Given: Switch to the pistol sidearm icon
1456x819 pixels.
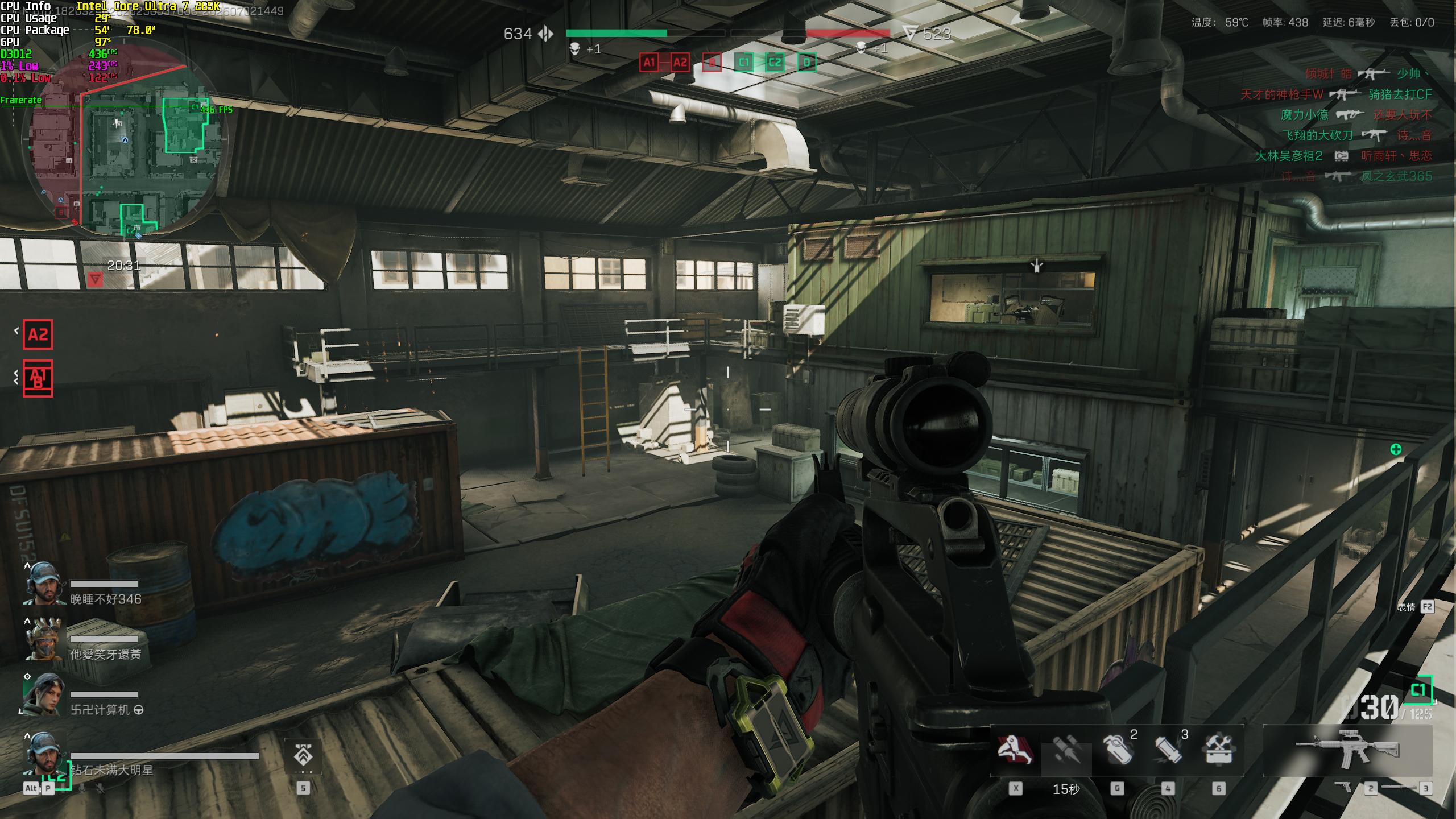Looking at the screenshot, I should click(1343, 787).
